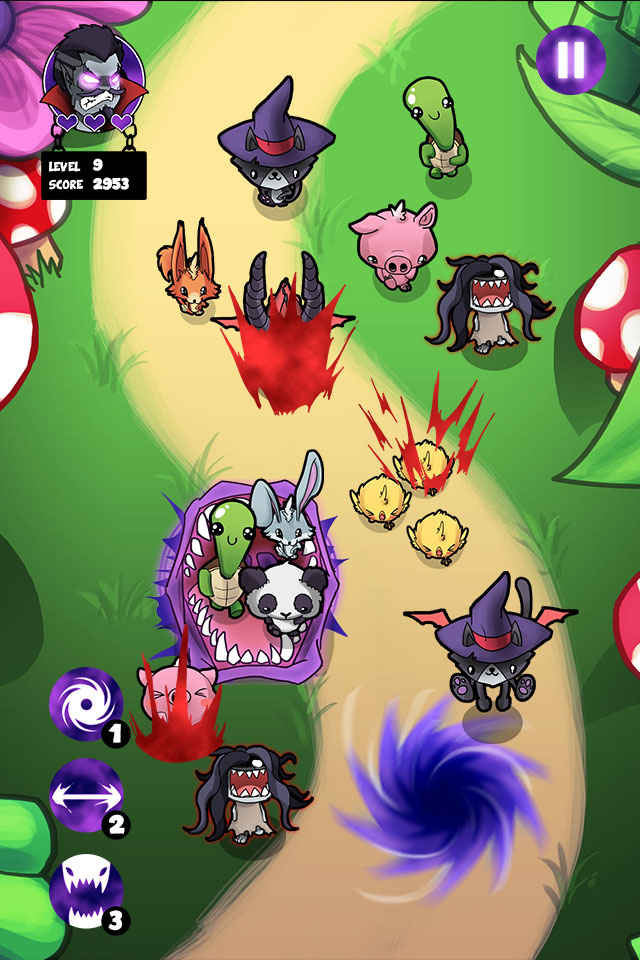640x960 pixels.
Task: Tap the vampire character portrait
Action: click(93, 75)
